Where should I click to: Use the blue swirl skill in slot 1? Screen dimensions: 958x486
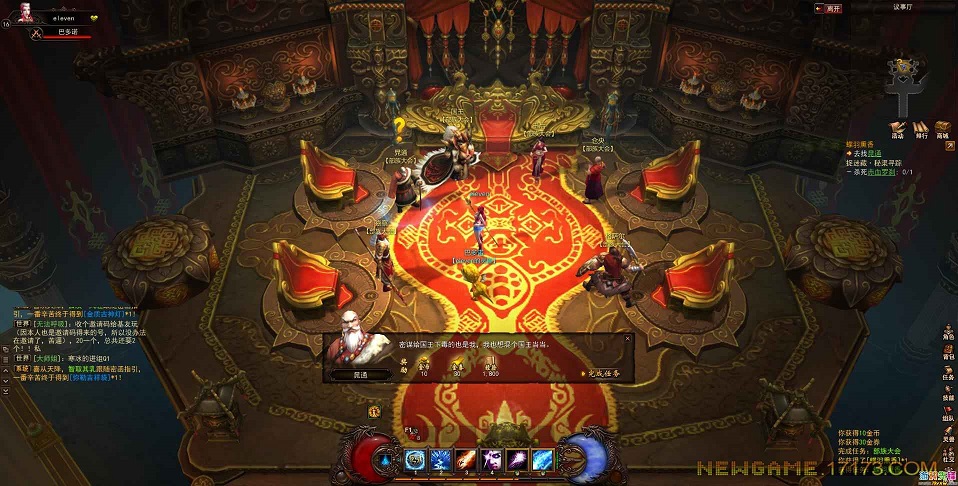tap(415, 459)
